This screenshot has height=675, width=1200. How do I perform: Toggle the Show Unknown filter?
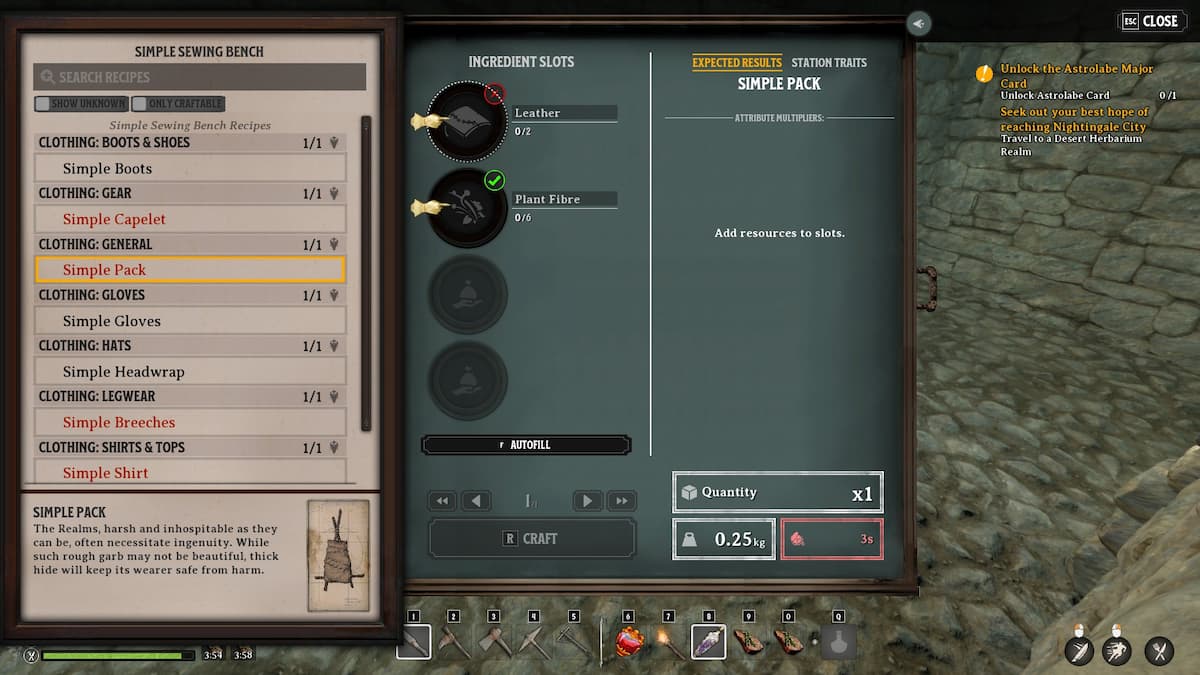81,103
